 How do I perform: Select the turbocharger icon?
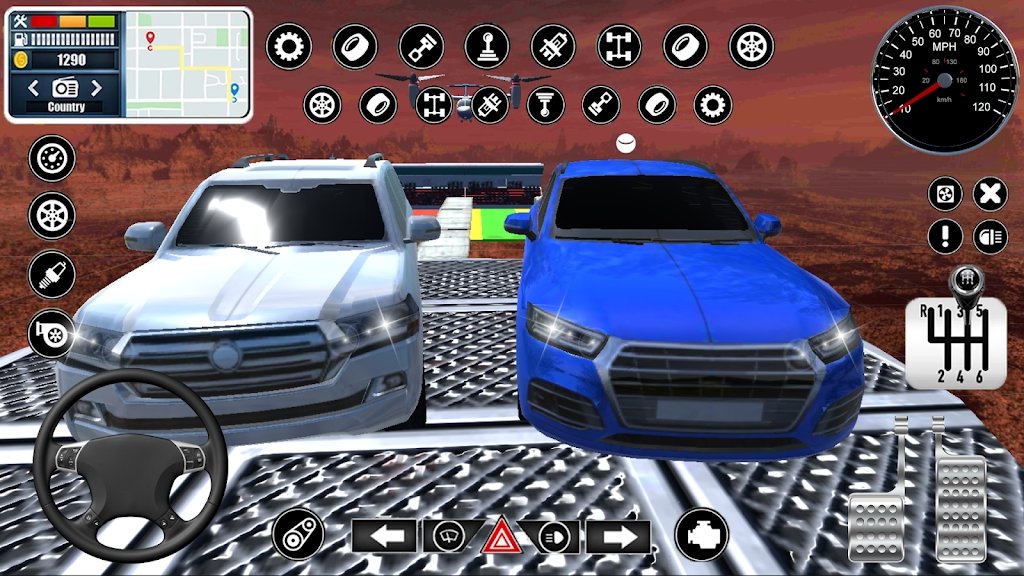tap(52, 332)
